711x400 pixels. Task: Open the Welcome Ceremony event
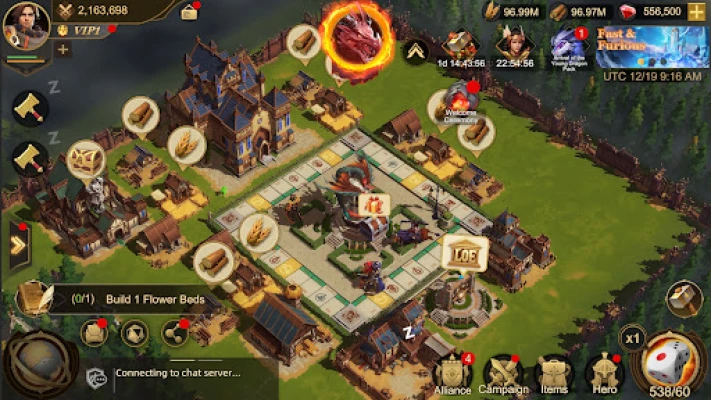click(x=462, y=101)
